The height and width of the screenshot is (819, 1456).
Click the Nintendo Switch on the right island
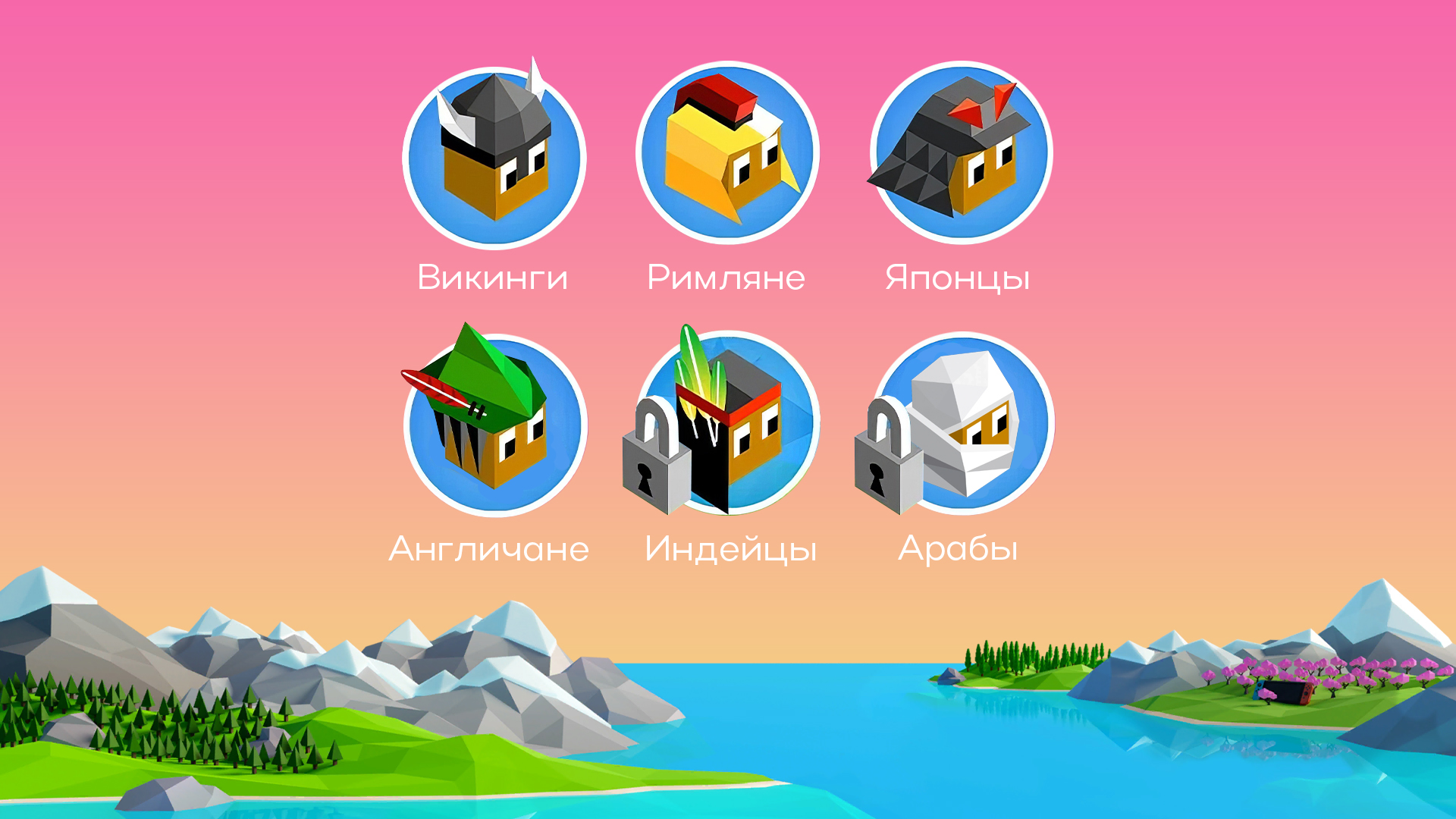[1284, 693]
